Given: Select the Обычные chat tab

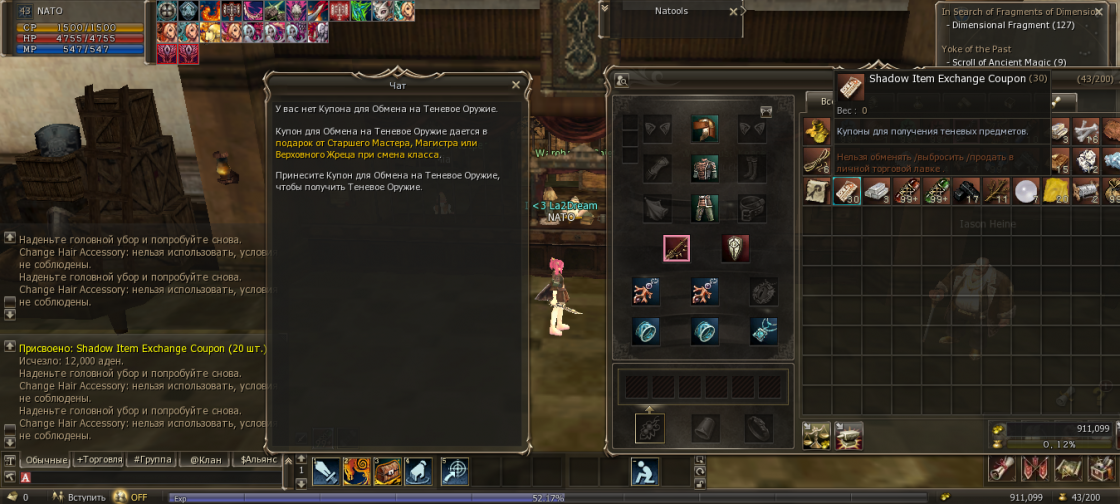Looking at the screenshot, I should point(45,460).
